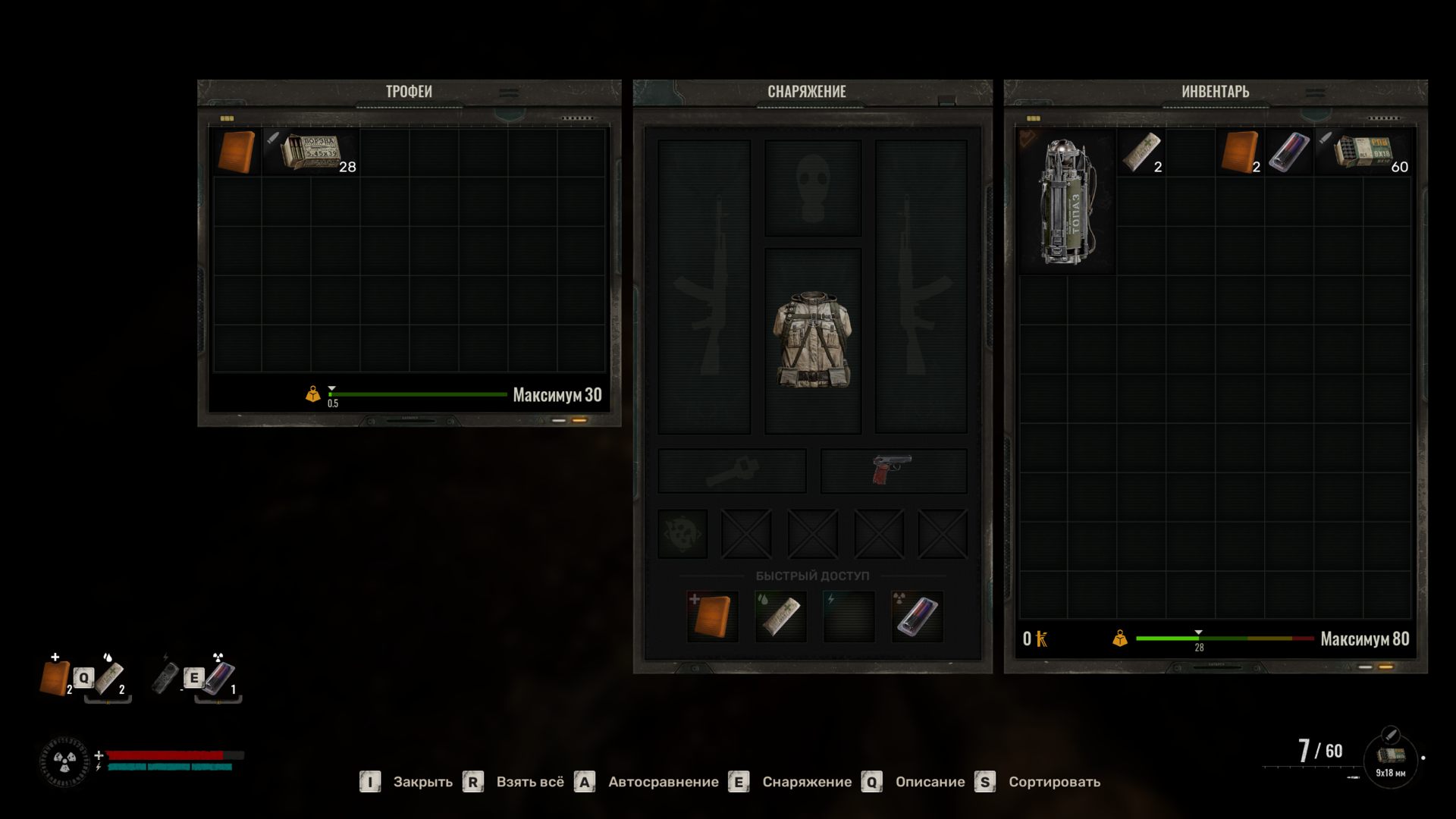This screenshot has height=819, width=1456.
Task: Select the equipped pistol slot
Action: [x=893, y=470]
